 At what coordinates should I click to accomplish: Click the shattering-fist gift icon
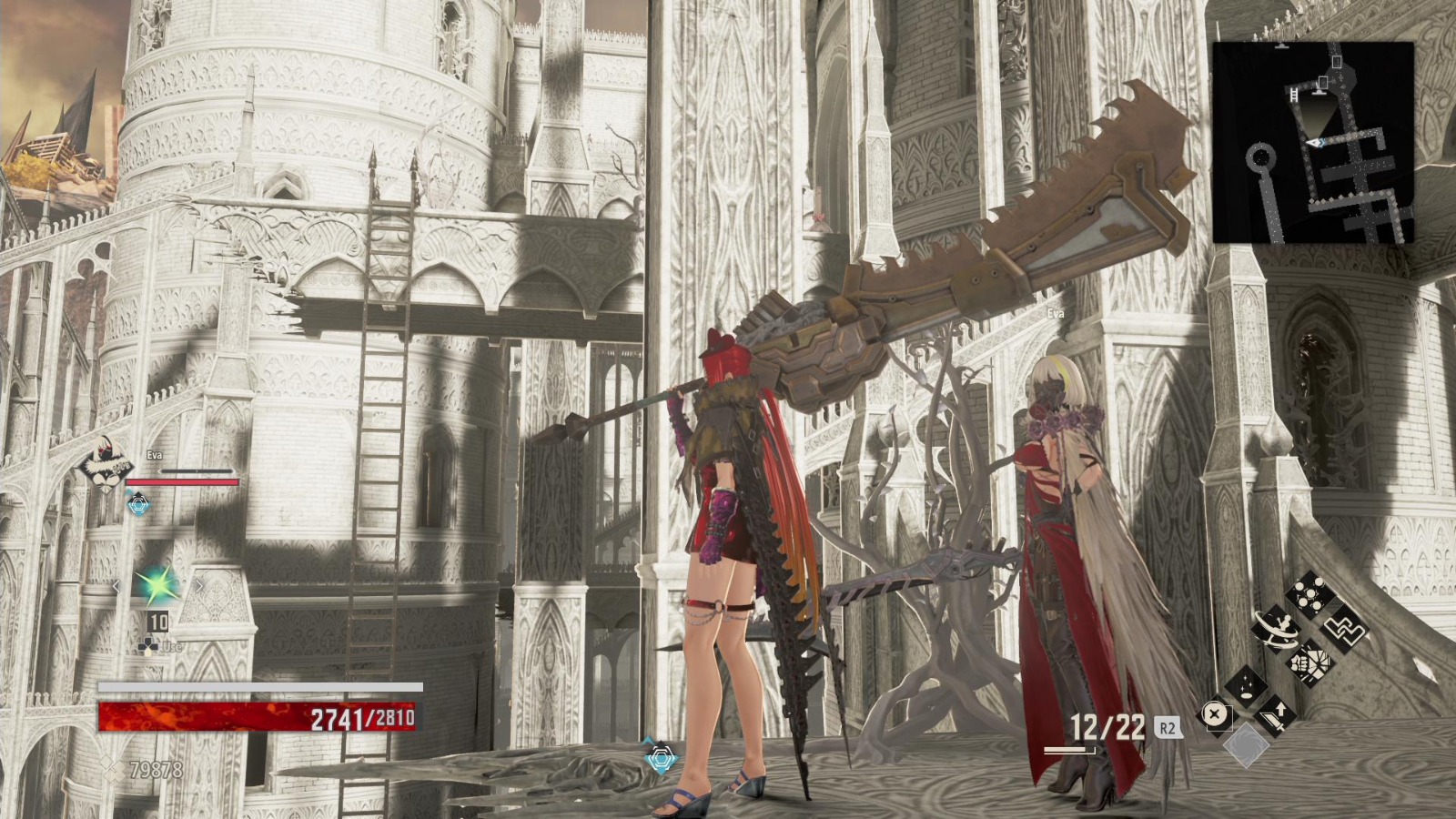tap(1310, 662)
